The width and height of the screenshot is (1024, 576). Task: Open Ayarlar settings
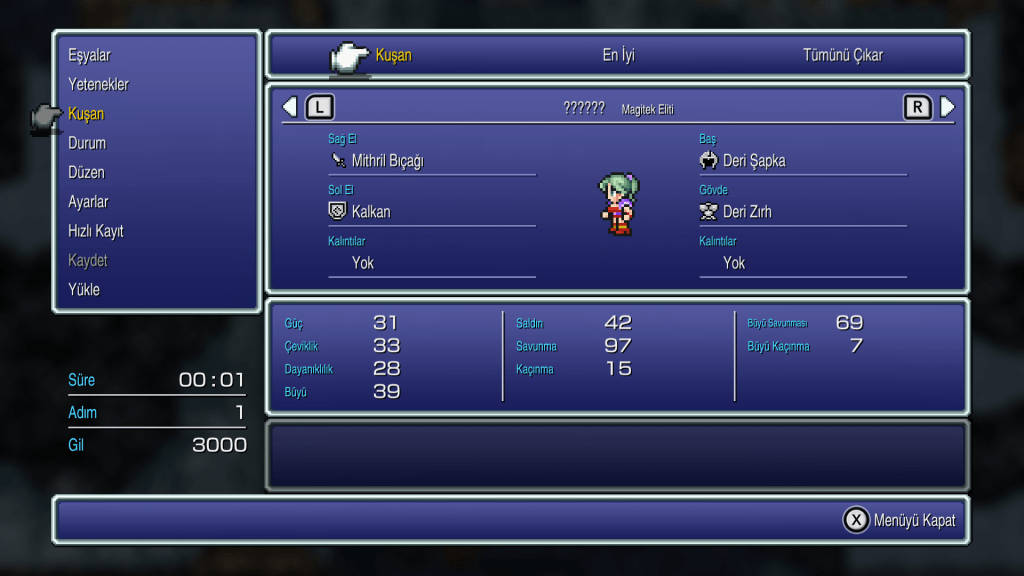click(x=88, y=202)
